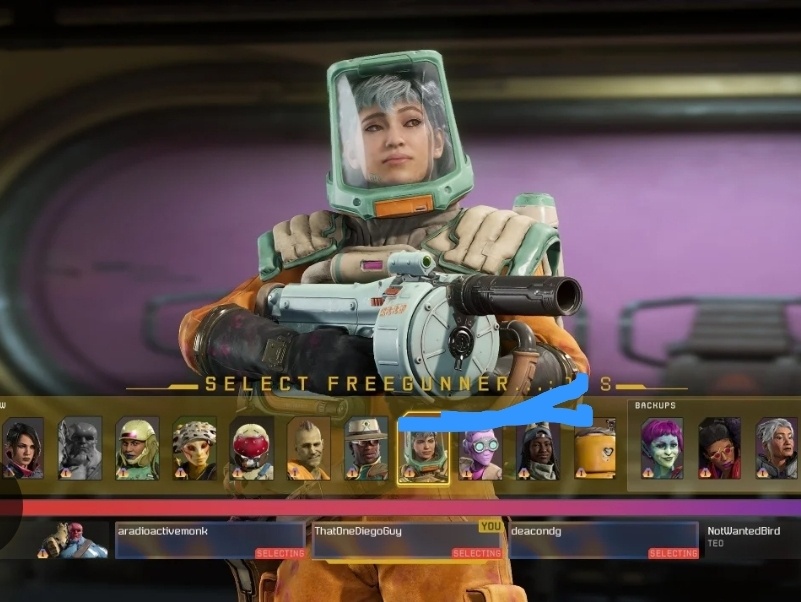801x602 pixels.
Task: Open the deacondg player card
Action: click(603, 540)
